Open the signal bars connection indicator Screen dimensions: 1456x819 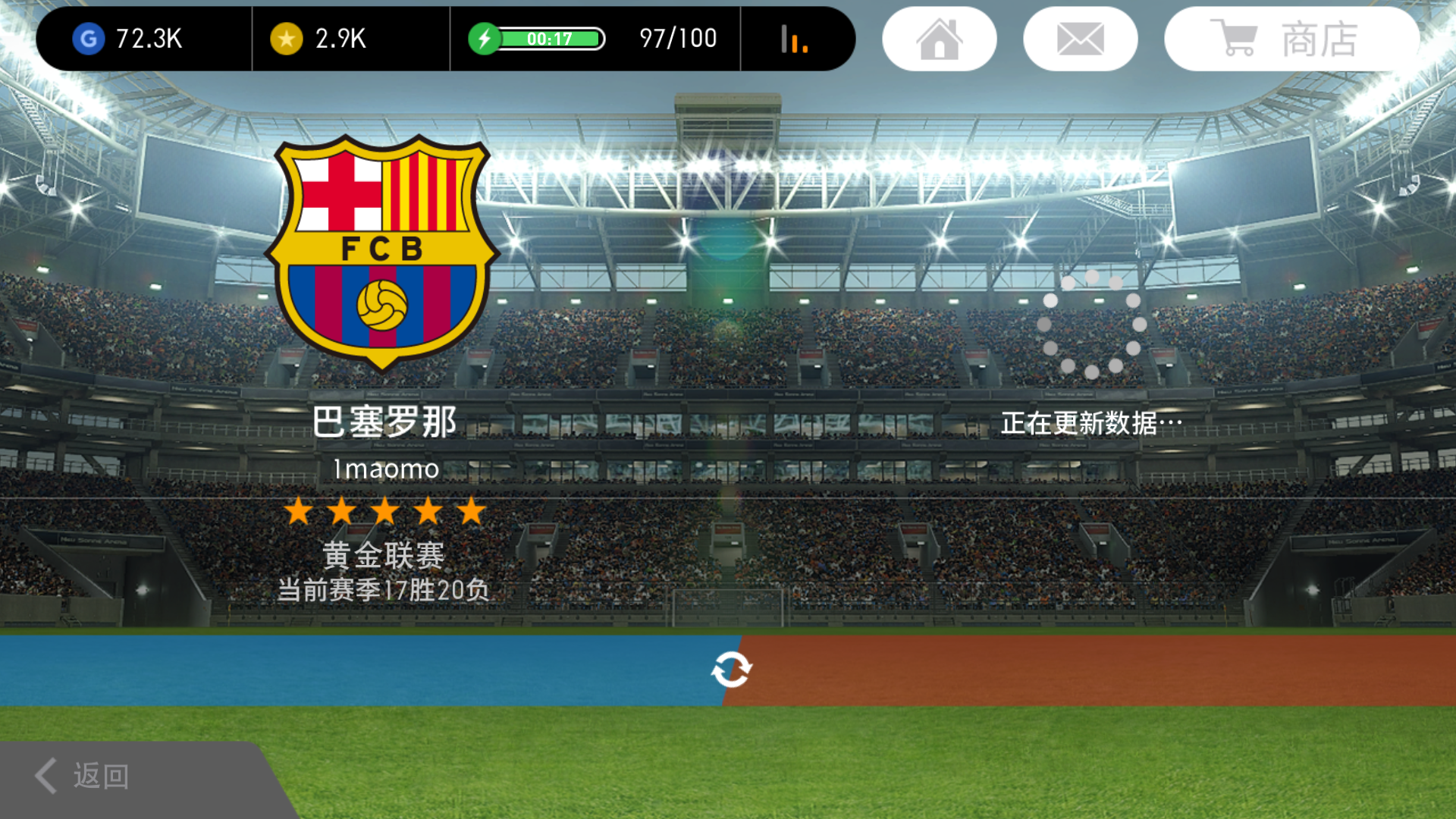pyautogui.click(x=794, y=39)
